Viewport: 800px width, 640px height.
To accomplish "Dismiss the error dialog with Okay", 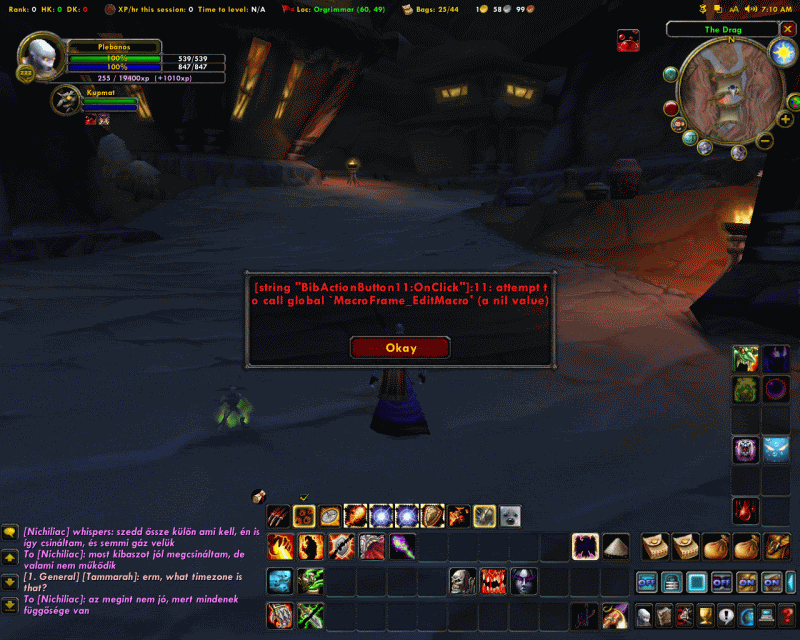I will click(x=400, y=348).
